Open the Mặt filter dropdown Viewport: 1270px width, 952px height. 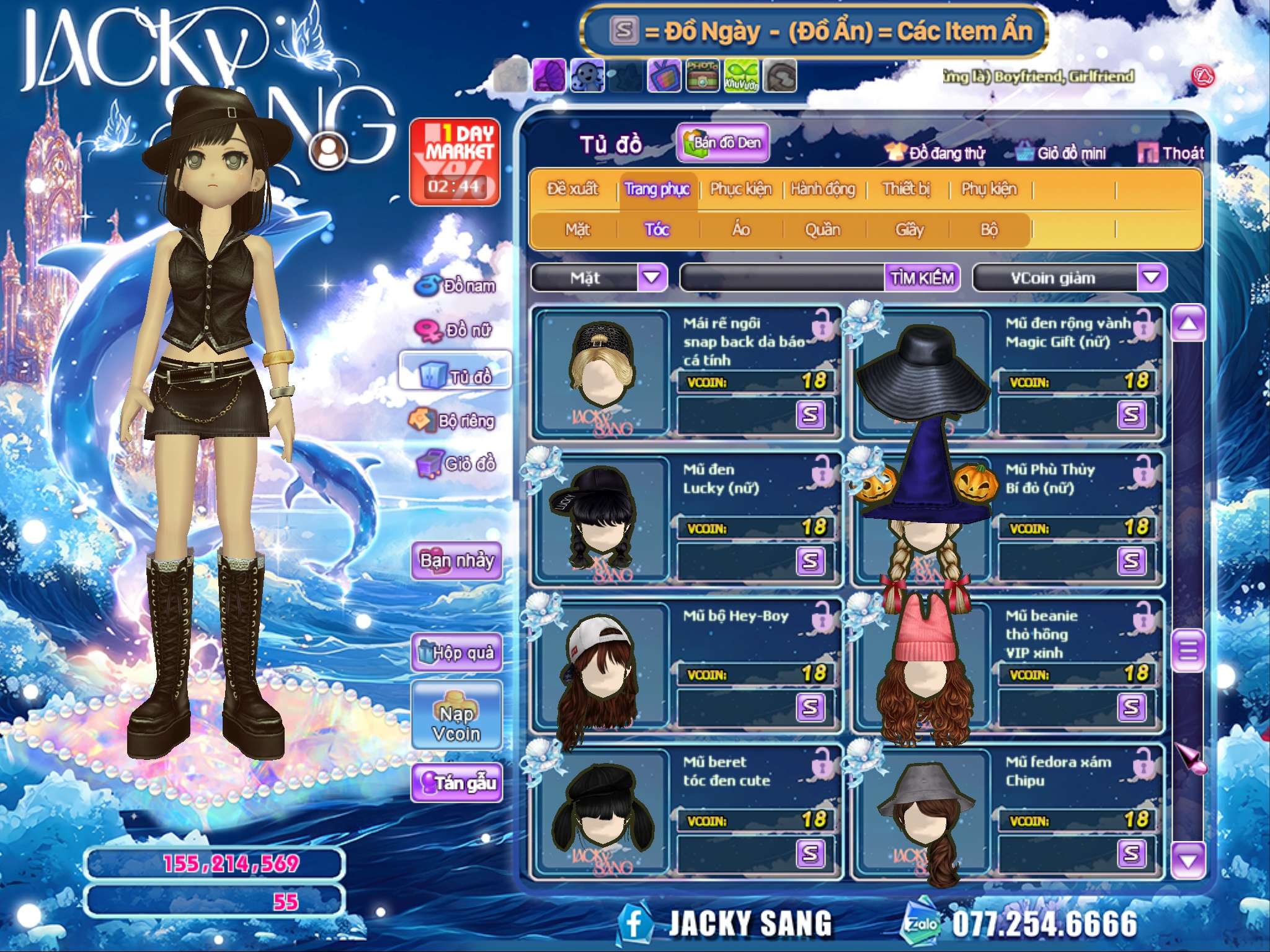point(652,277)
